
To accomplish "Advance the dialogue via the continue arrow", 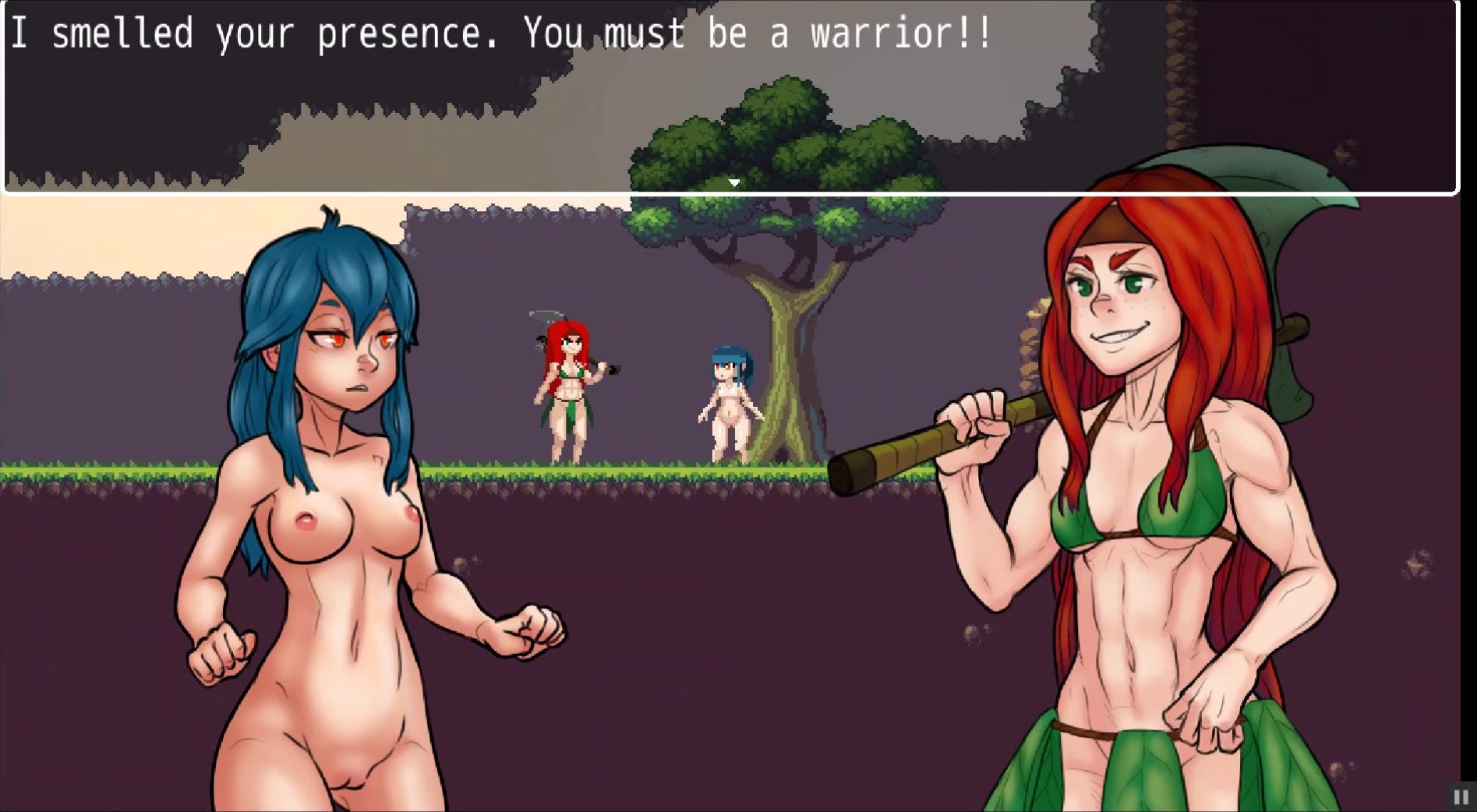I will (x=733, y=182).
